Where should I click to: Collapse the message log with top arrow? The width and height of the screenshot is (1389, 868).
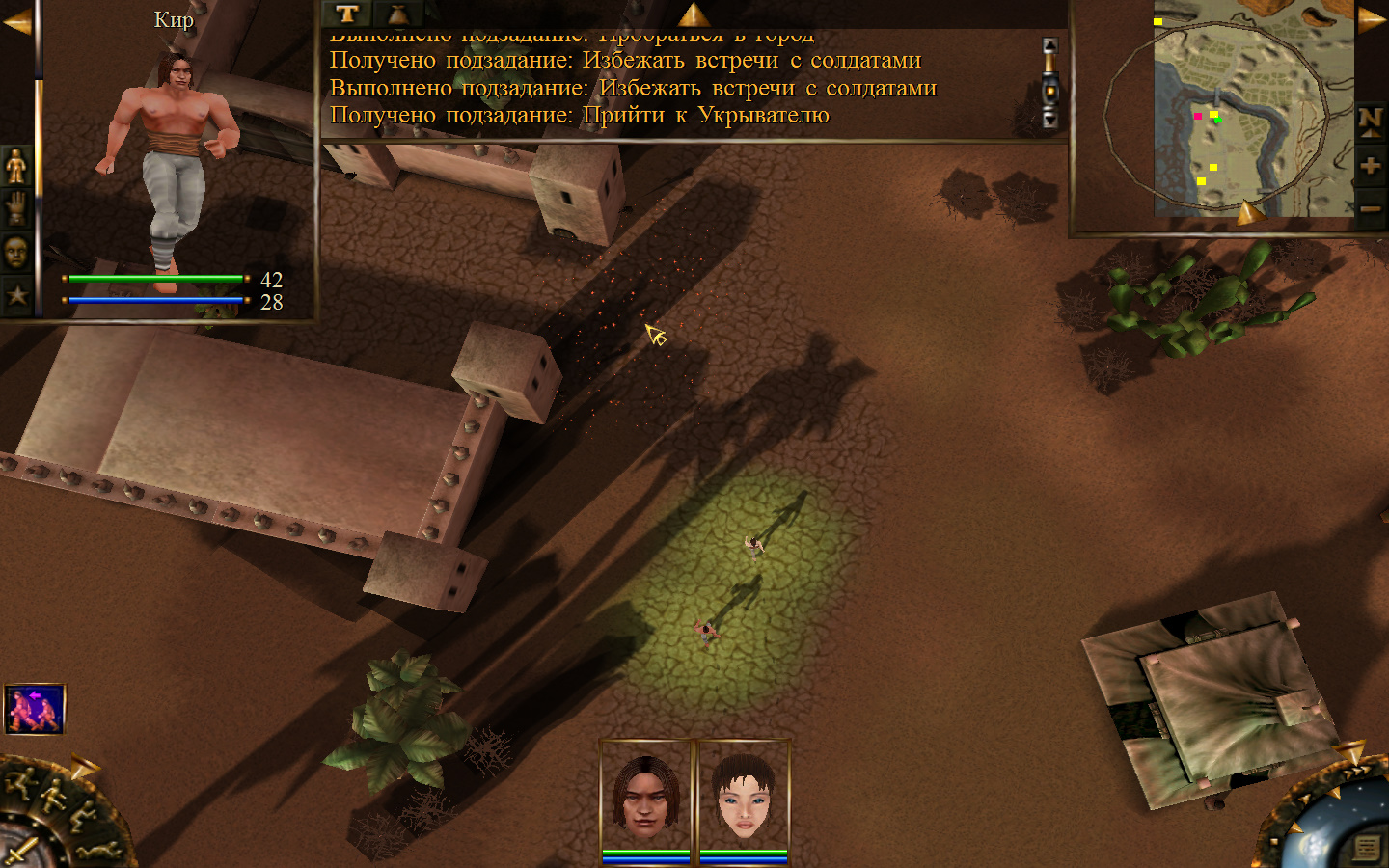coord(693,14)
